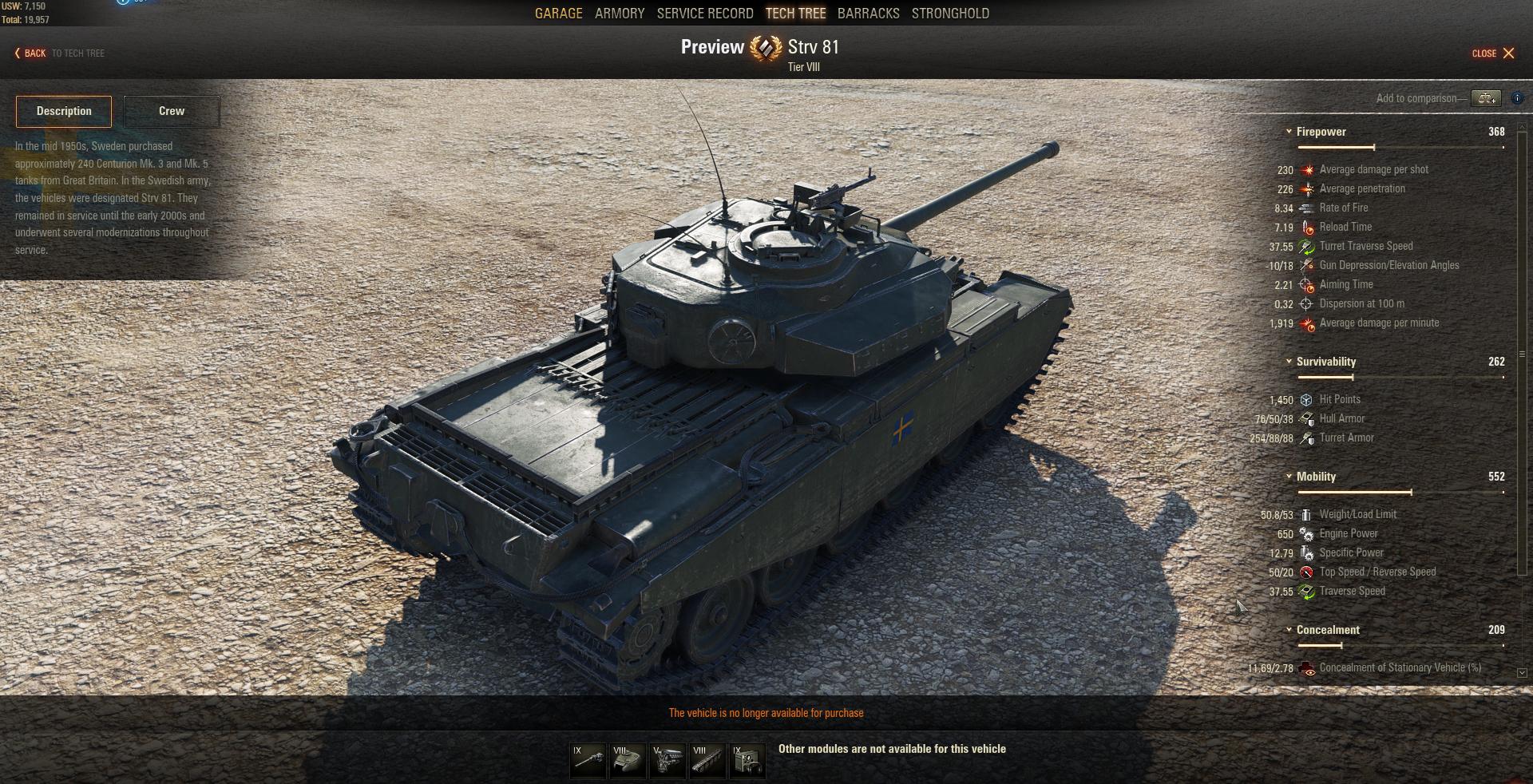Close the Strv 81 preview

tap(1493, 53)
